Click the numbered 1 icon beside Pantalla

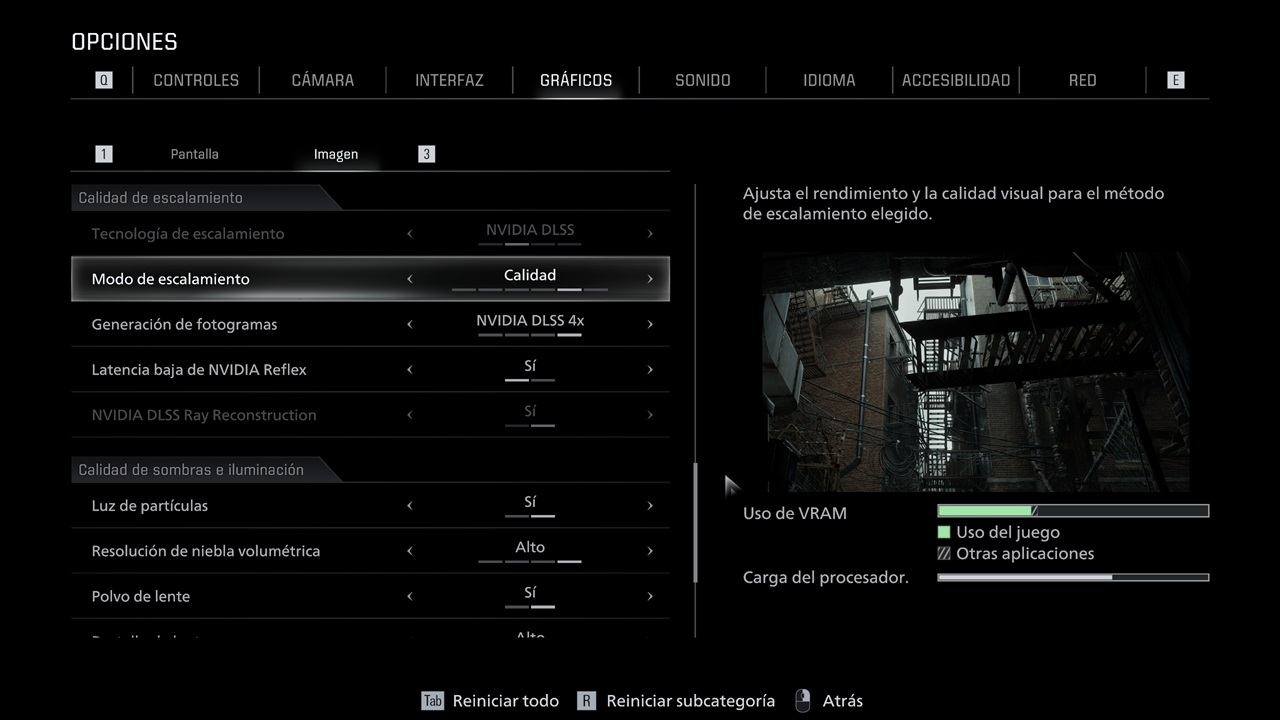point(103,153)
